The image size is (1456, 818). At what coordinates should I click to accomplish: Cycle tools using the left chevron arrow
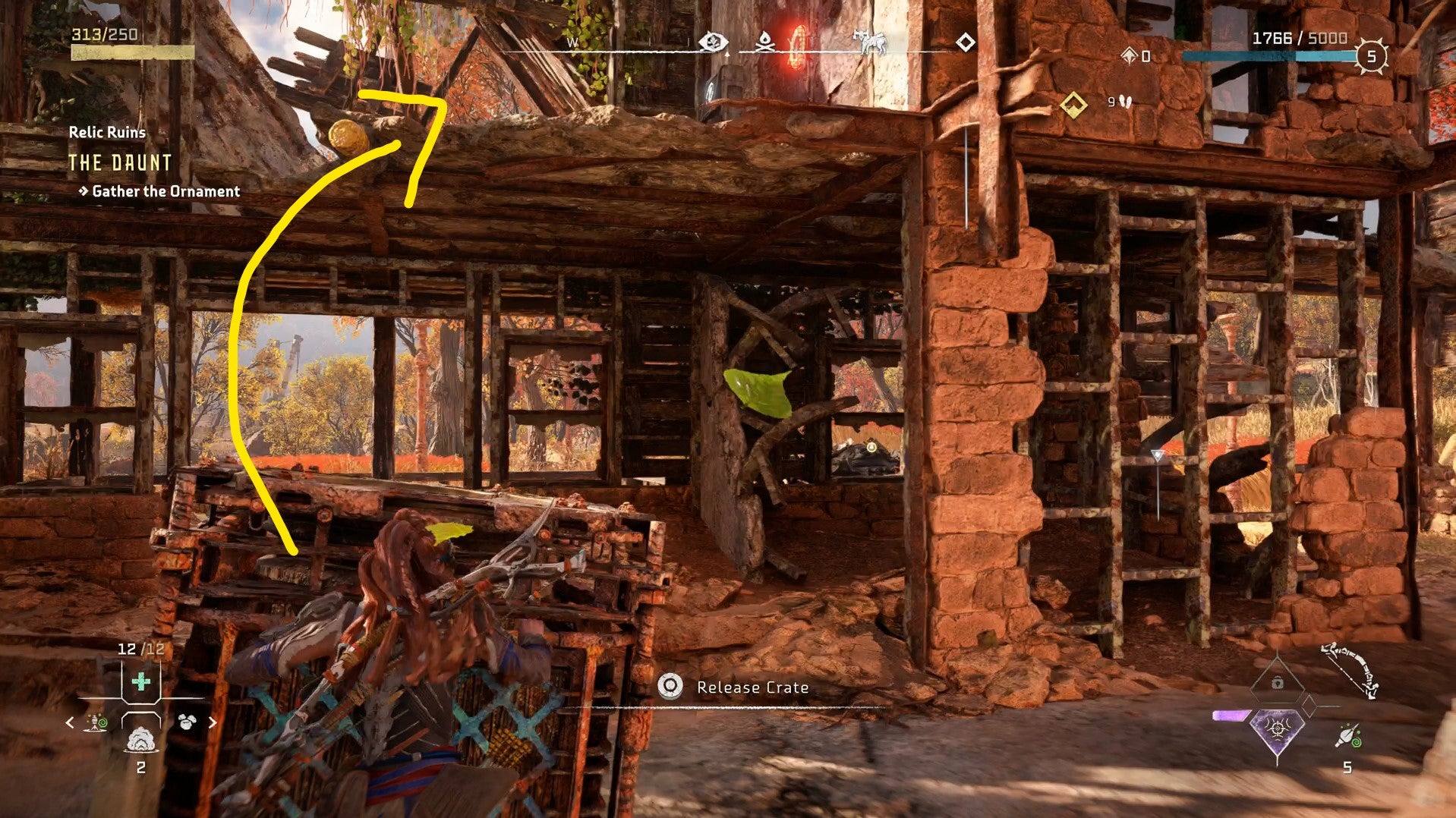point(70,722)
